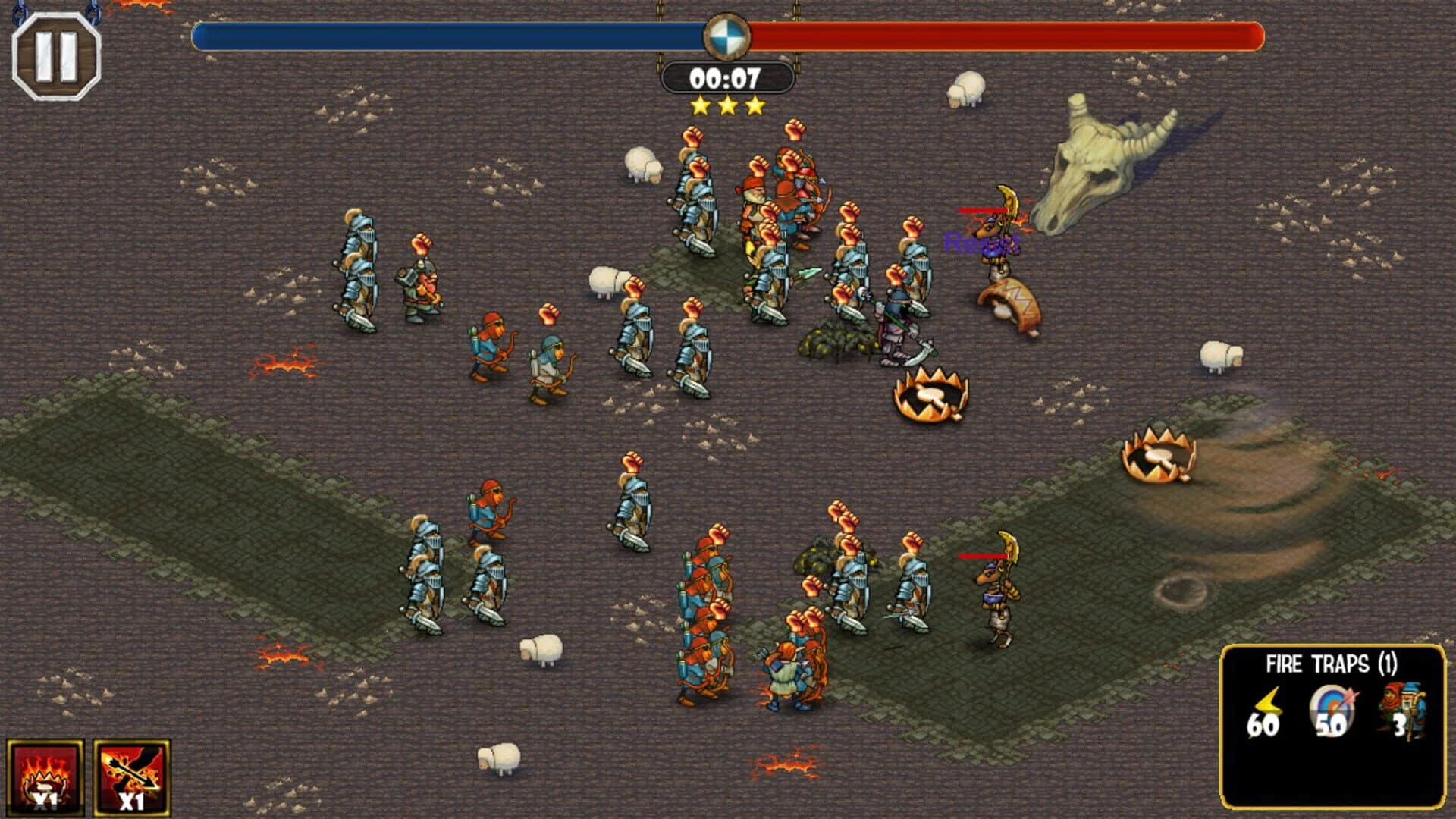Click the blue battle progress bar
This screenshot has width=1456, height=819.
447,33
